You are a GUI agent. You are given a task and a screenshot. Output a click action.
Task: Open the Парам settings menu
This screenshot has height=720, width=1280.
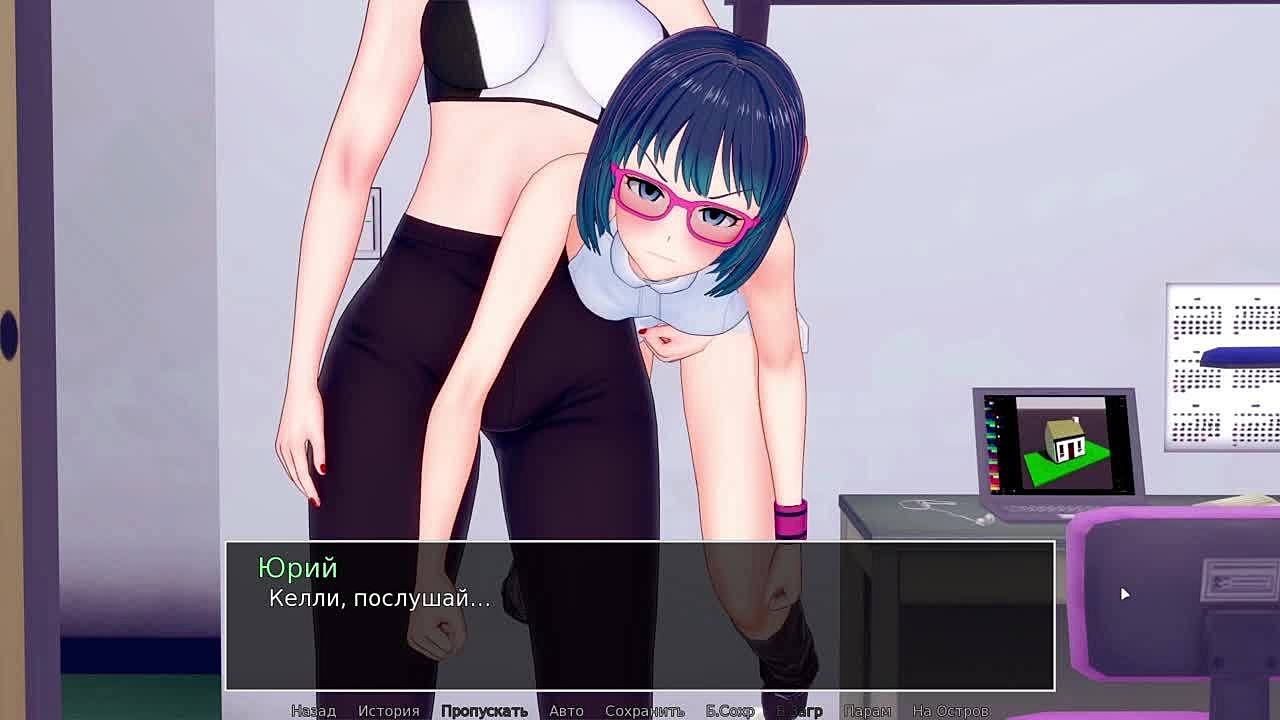867,711
